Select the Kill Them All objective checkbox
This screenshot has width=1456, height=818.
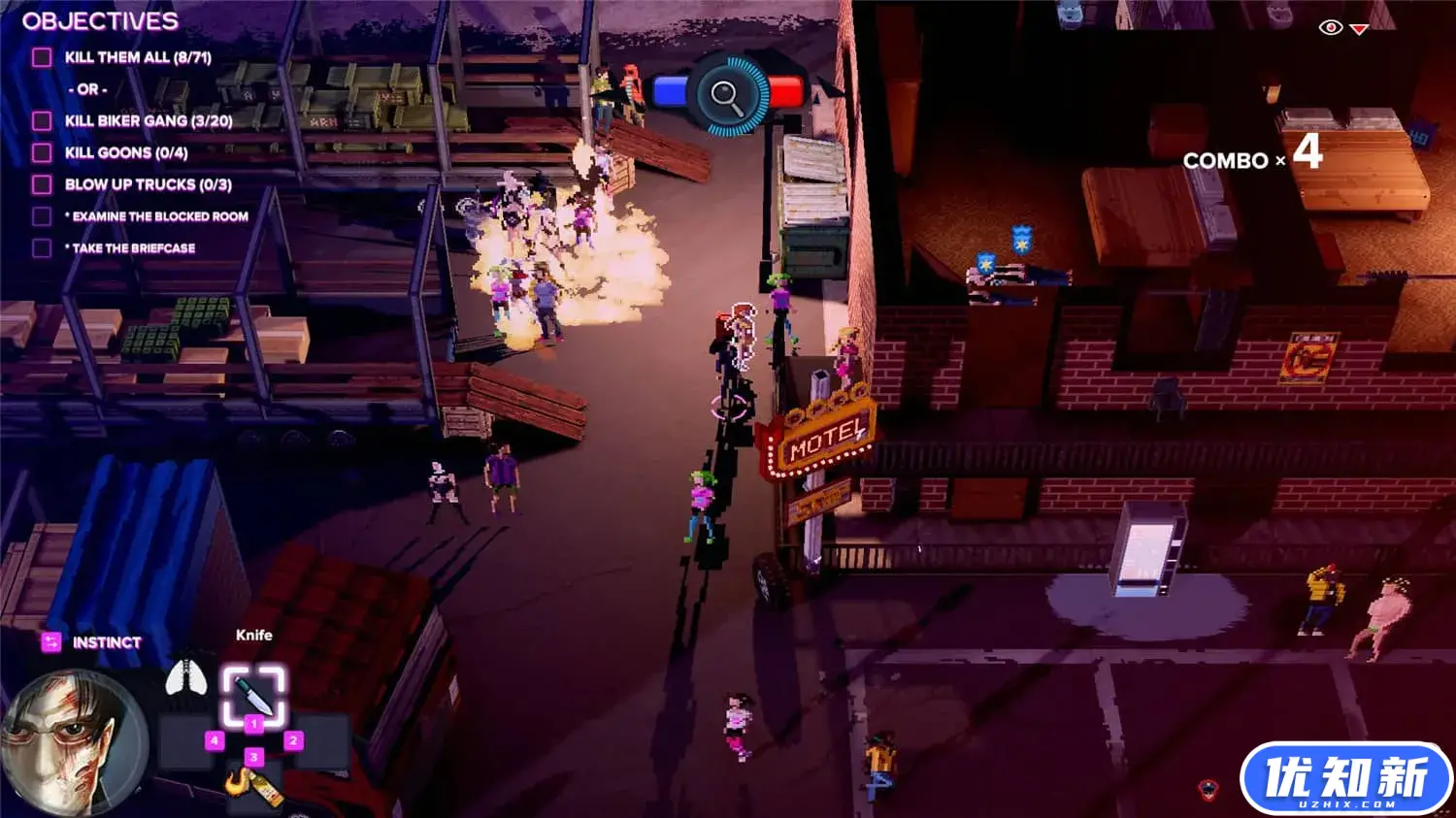coord(42,57)
